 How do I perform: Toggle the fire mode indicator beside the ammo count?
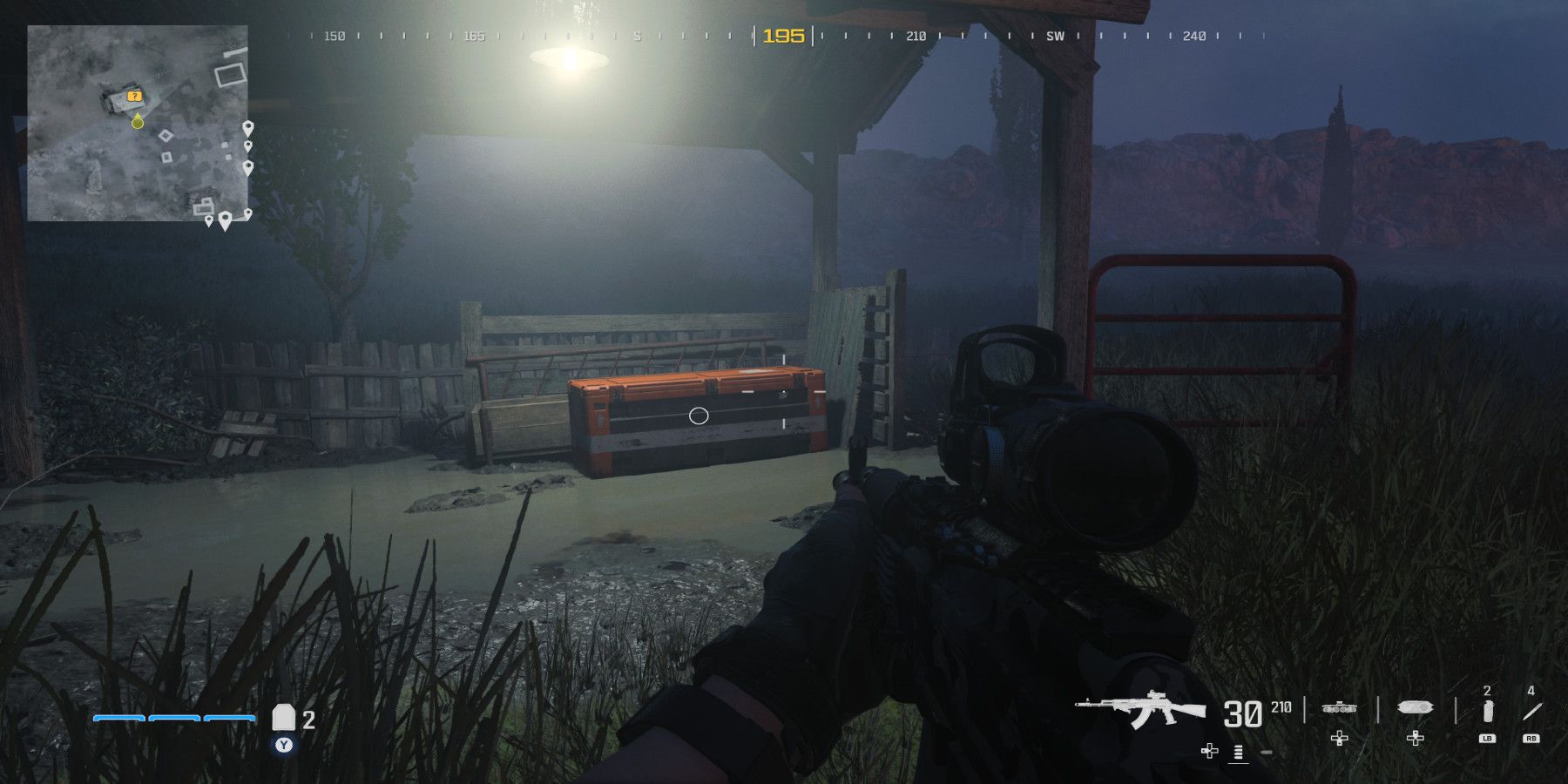point(1237,751)
